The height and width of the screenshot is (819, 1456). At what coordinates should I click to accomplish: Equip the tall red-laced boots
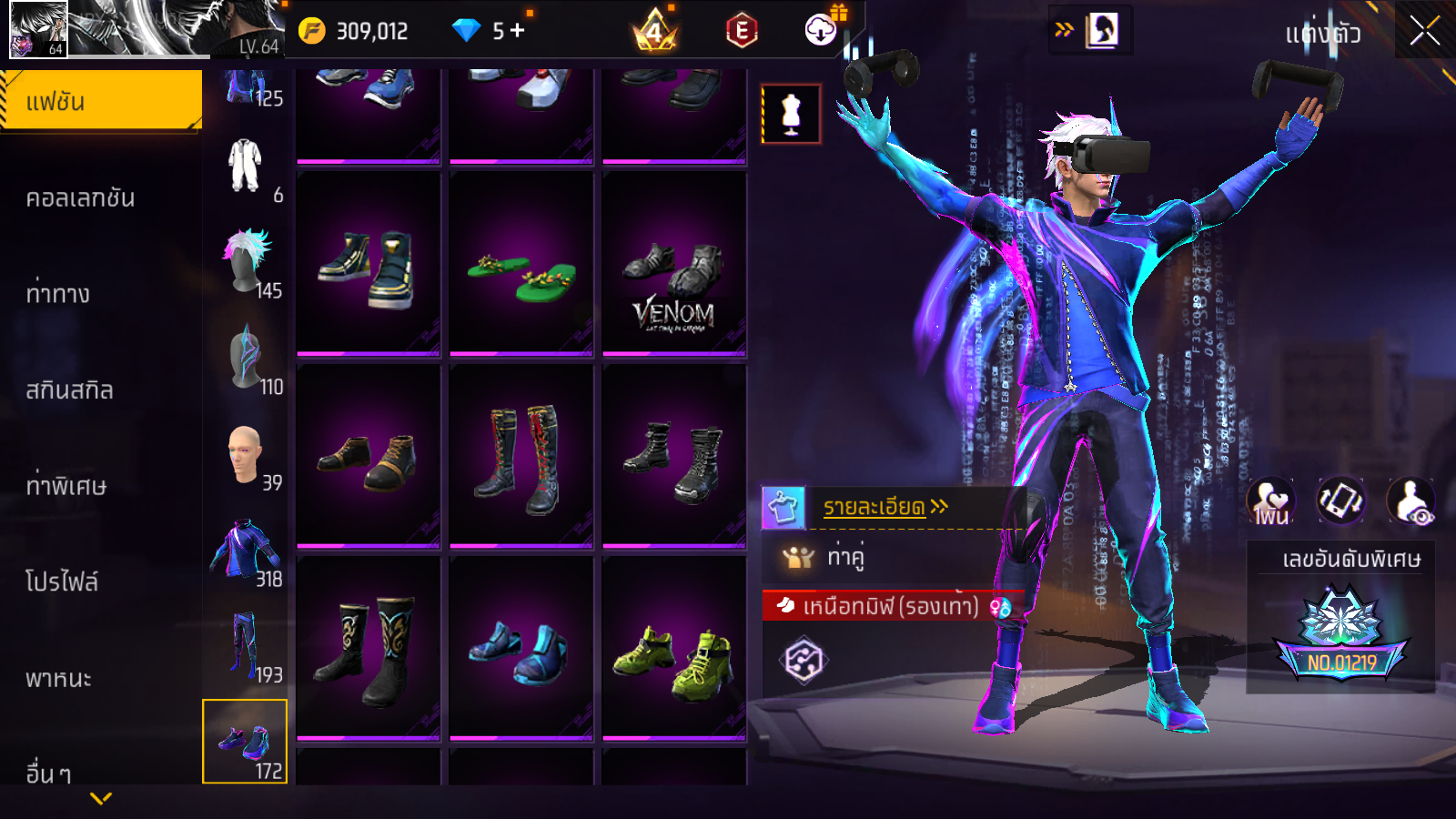pyautogui.click(x=521, y=457)
